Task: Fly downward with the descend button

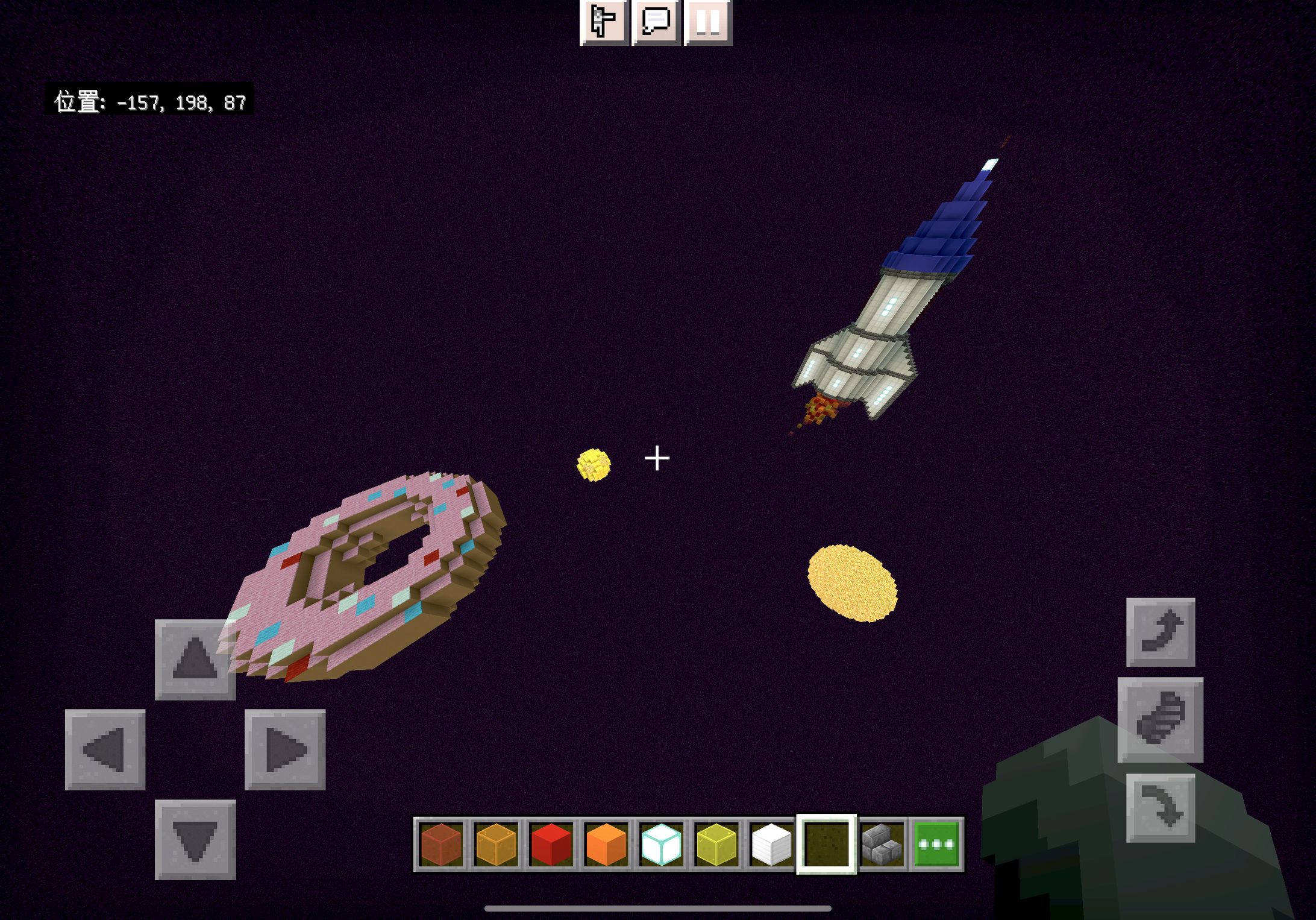Action: click(x=1160, y=808)
